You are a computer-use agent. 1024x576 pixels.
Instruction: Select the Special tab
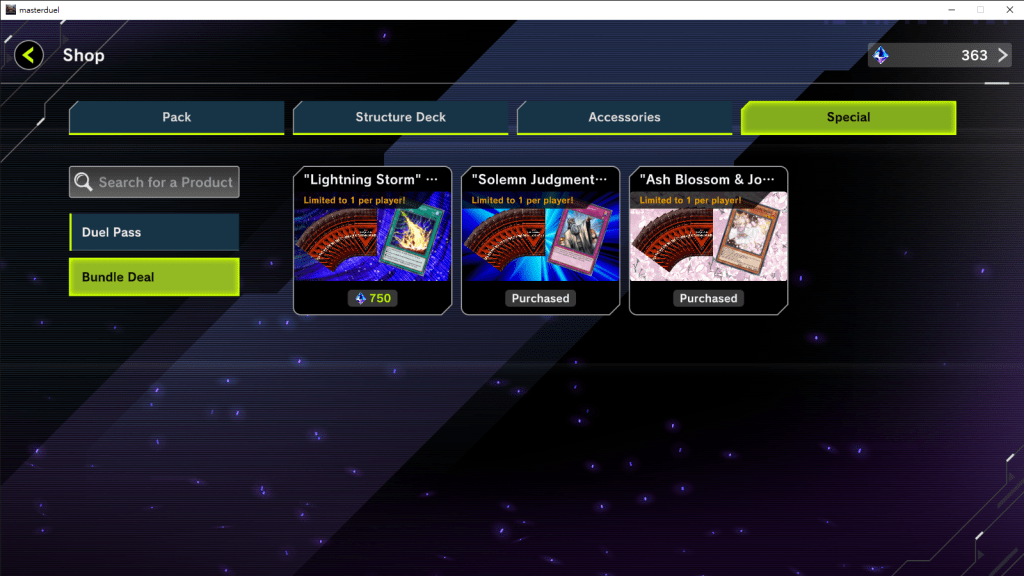(848, 117)
